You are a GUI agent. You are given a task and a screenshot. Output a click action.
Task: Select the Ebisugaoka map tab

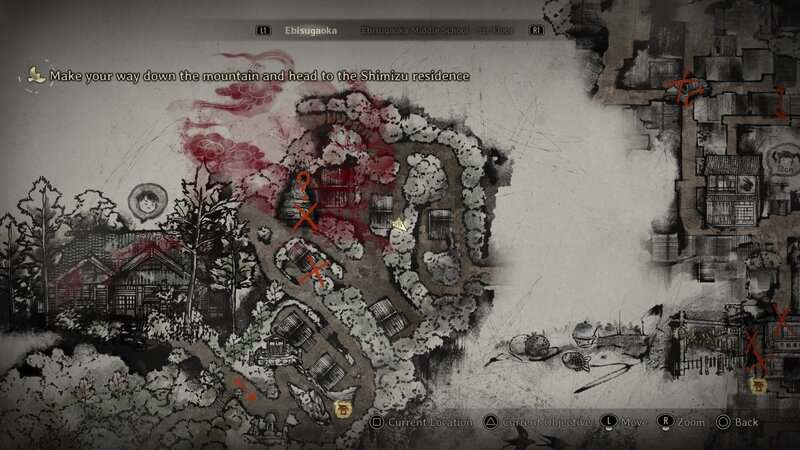[307, 30]
